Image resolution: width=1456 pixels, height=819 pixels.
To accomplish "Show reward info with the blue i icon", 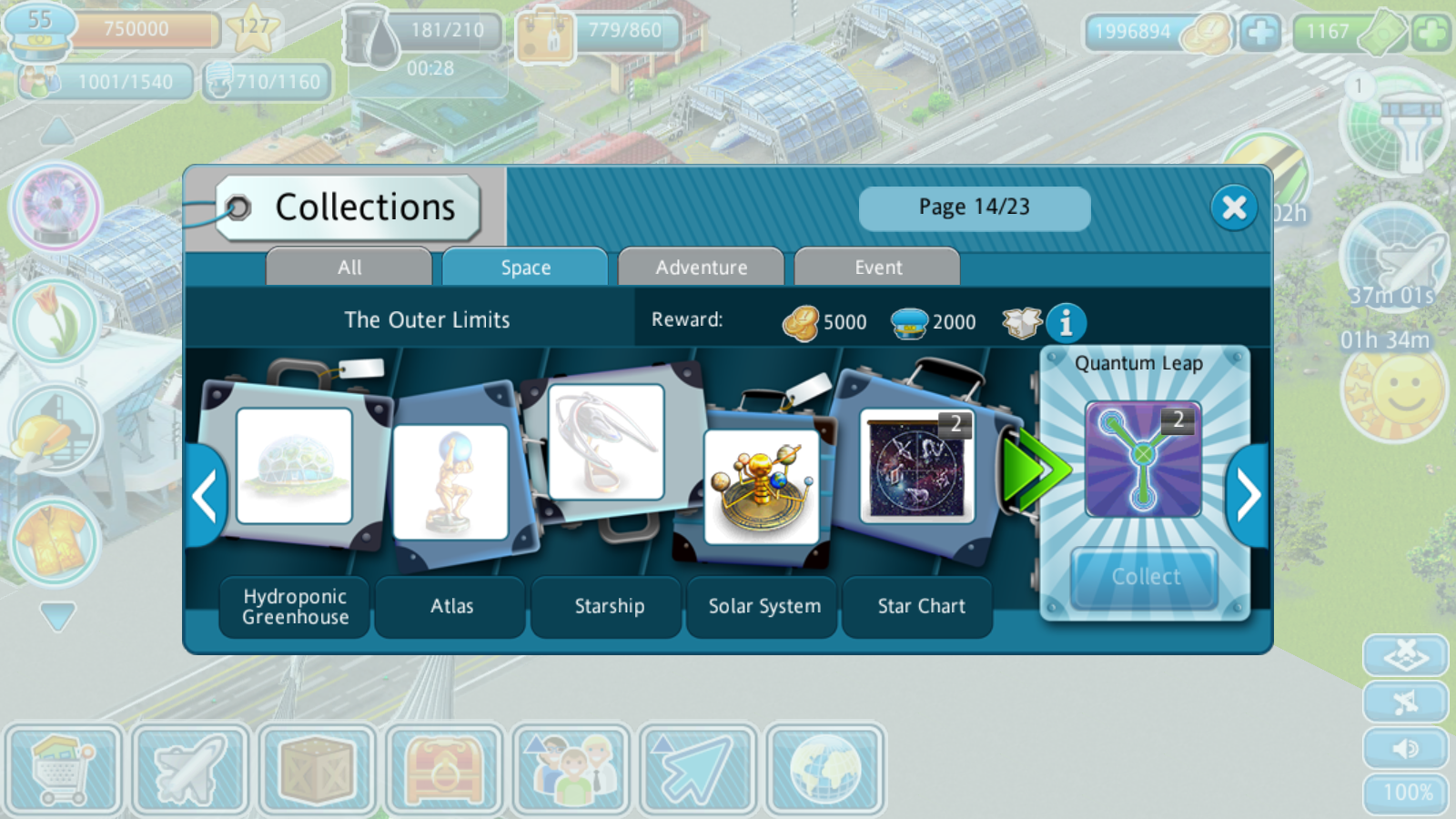I will tap(1066, 322).
